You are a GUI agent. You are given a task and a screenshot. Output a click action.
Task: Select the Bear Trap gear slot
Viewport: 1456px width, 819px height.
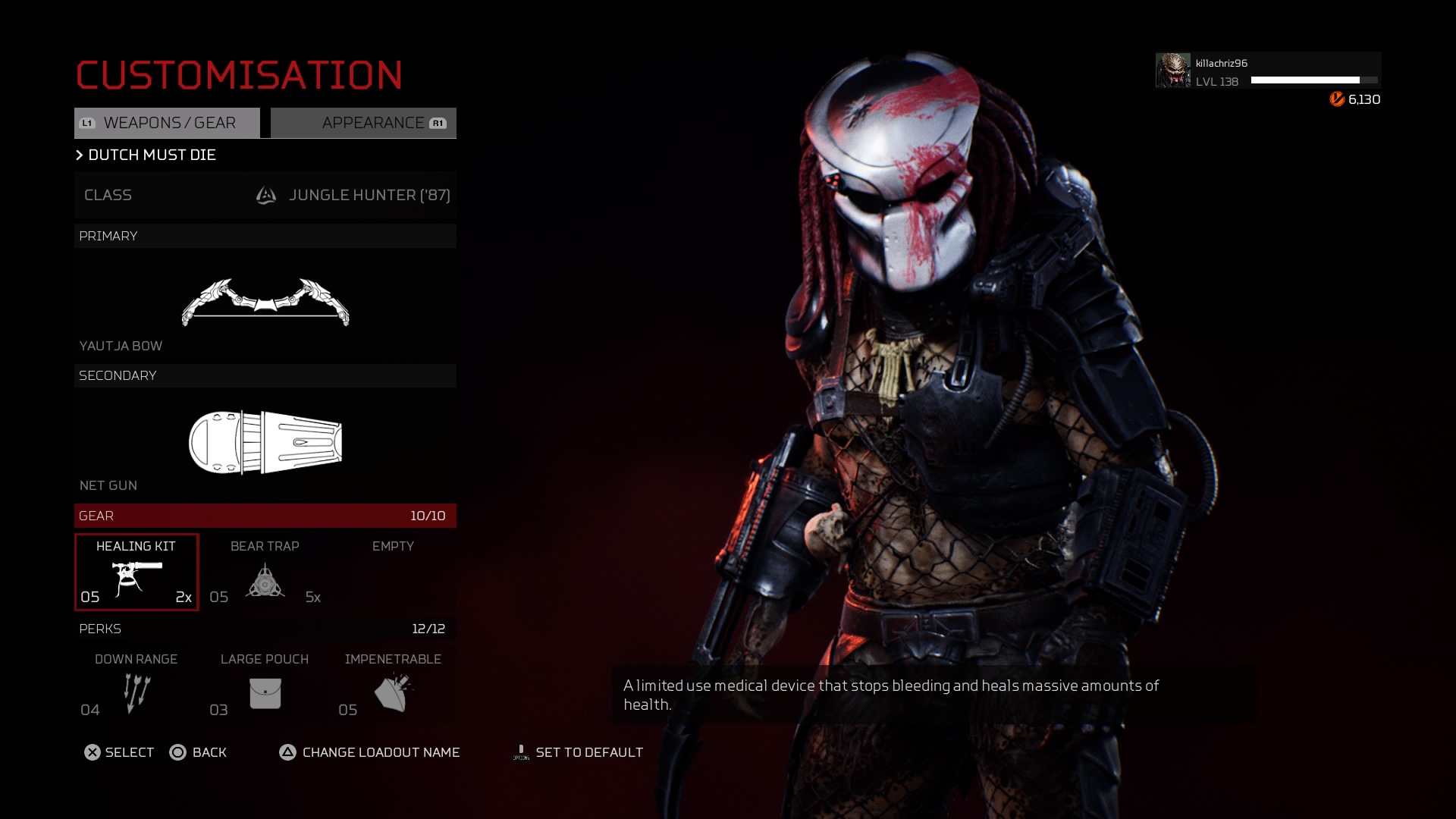click(x=265, y=573)
